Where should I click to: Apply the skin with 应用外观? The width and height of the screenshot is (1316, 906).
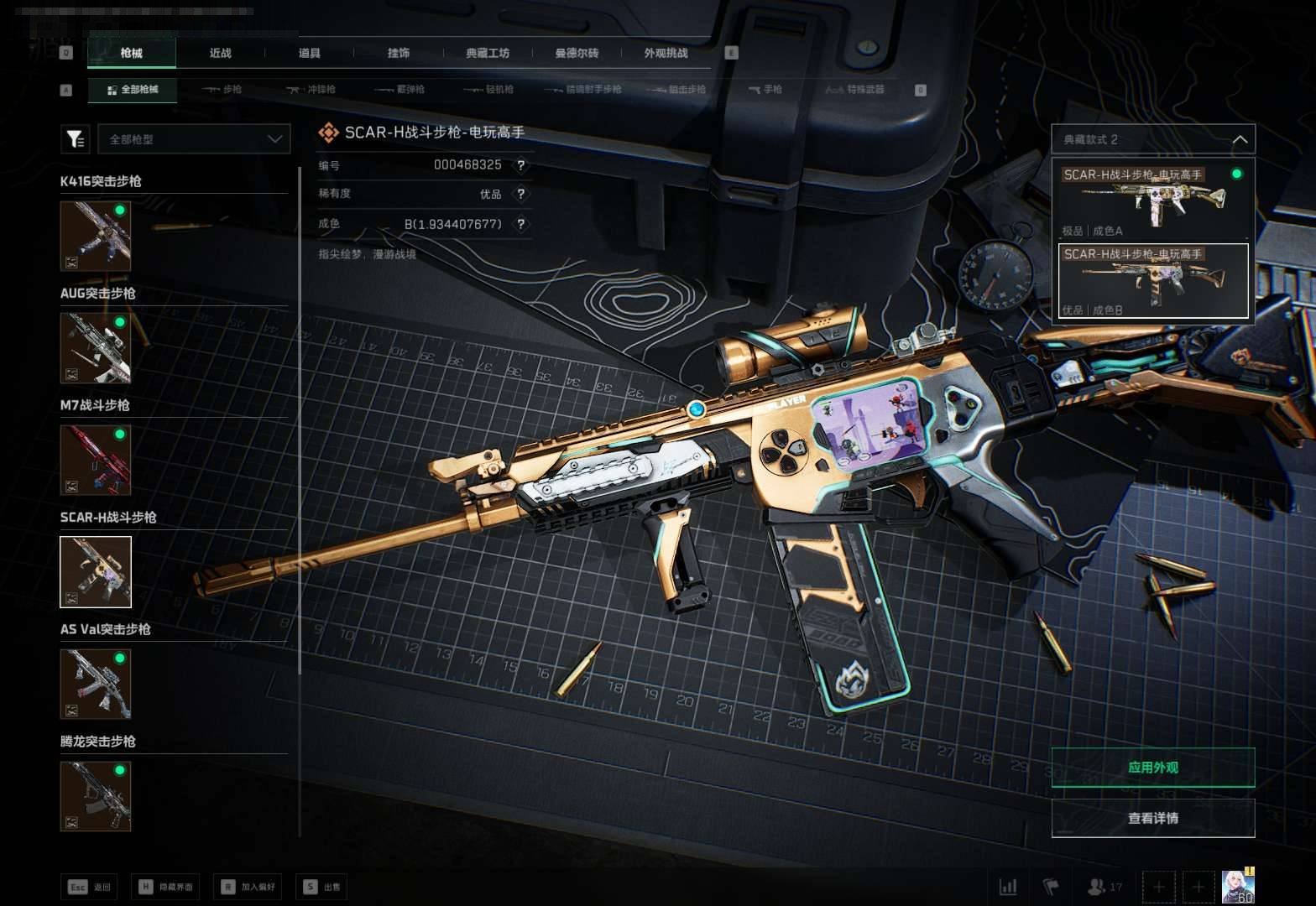coord(1152,768)
